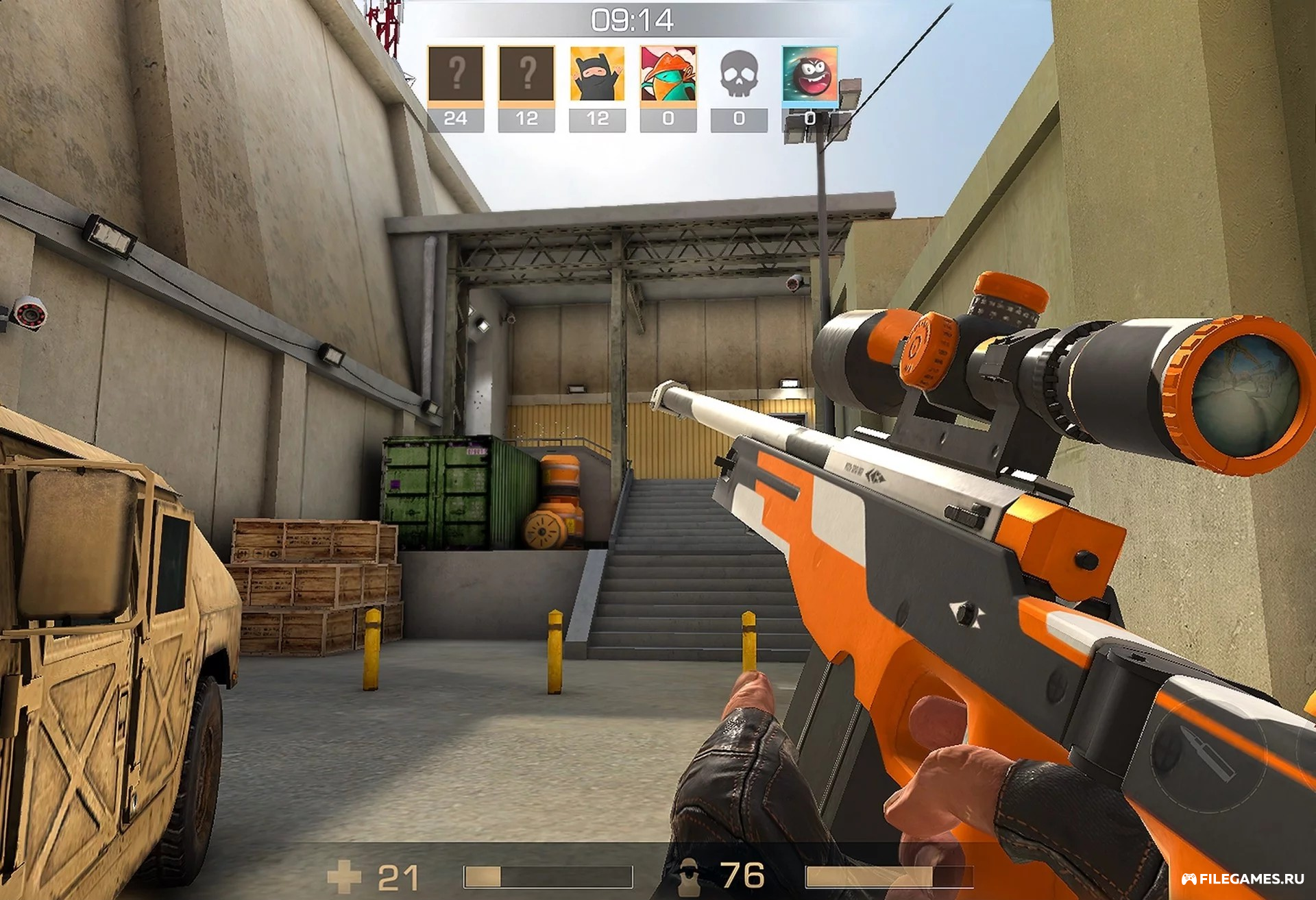Image resolution: width=1316 pixels, height=900 pixels.
Task: Choose the orange-hat pirate player avatar
Action: (668, 75)
